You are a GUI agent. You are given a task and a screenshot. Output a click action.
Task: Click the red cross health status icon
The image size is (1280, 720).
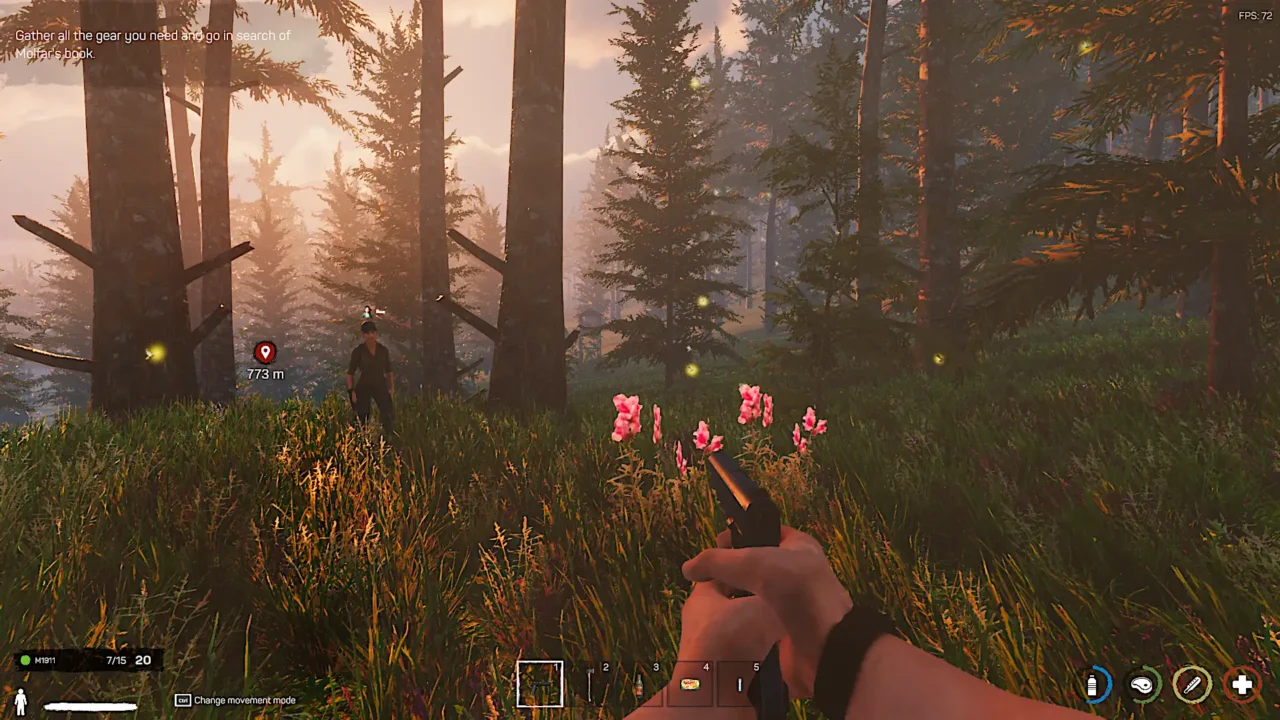click(x=1242, y=685)
